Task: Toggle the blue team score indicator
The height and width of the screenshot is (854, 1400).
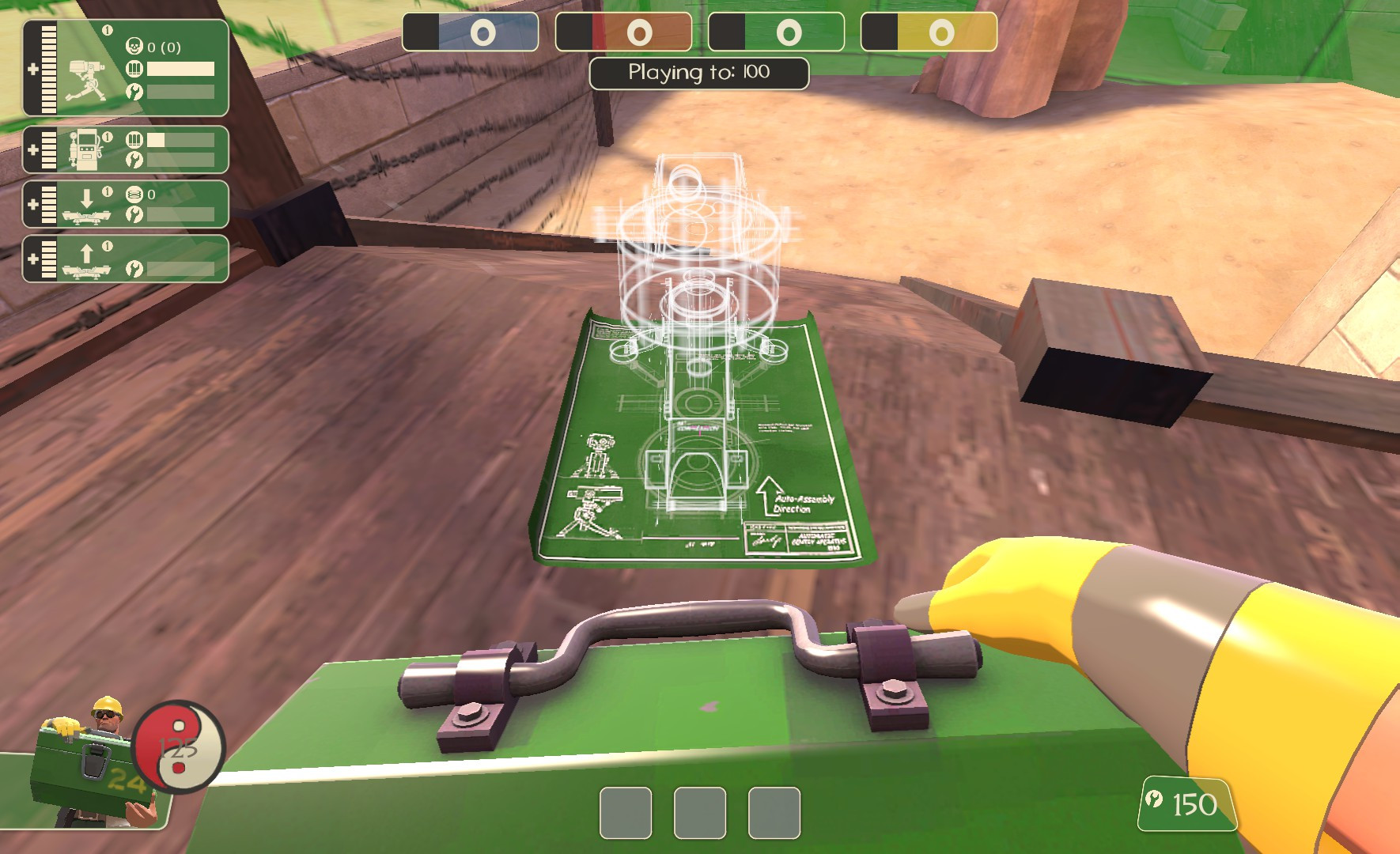Action: point(471,33)
